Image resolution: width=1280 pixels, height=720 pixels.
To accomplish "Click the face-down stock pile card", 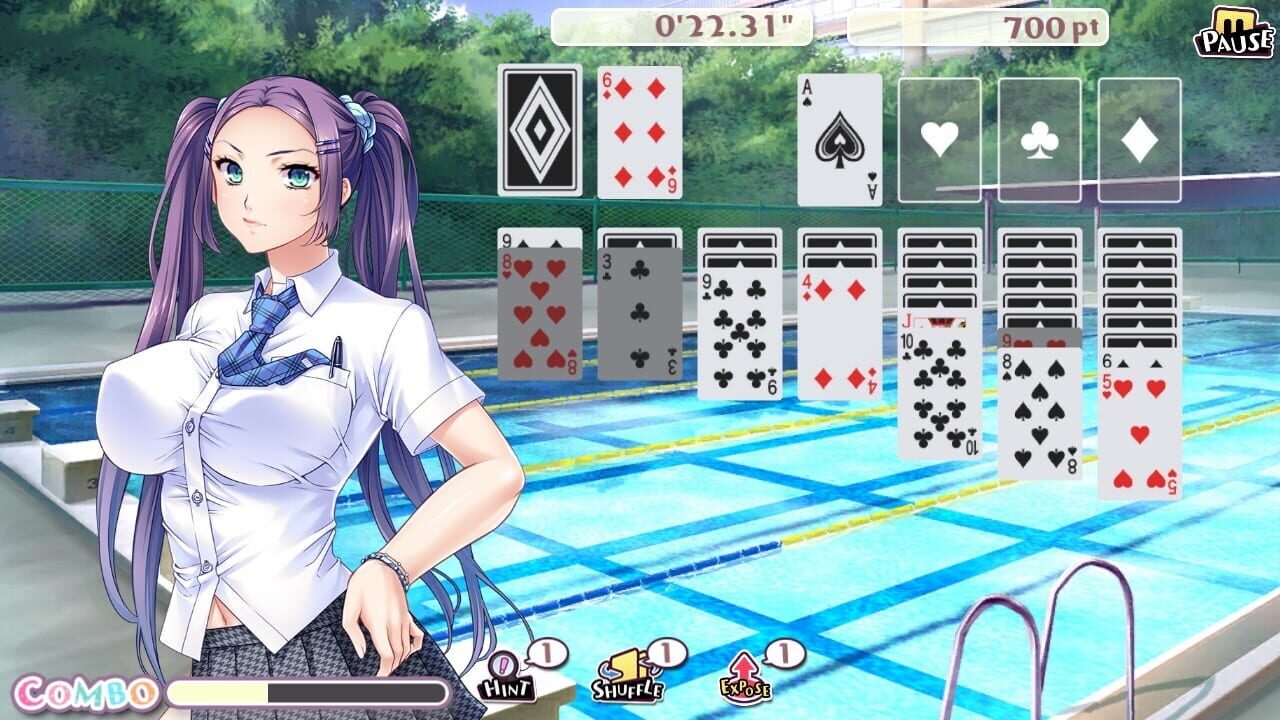I will [x=538, y=135].
